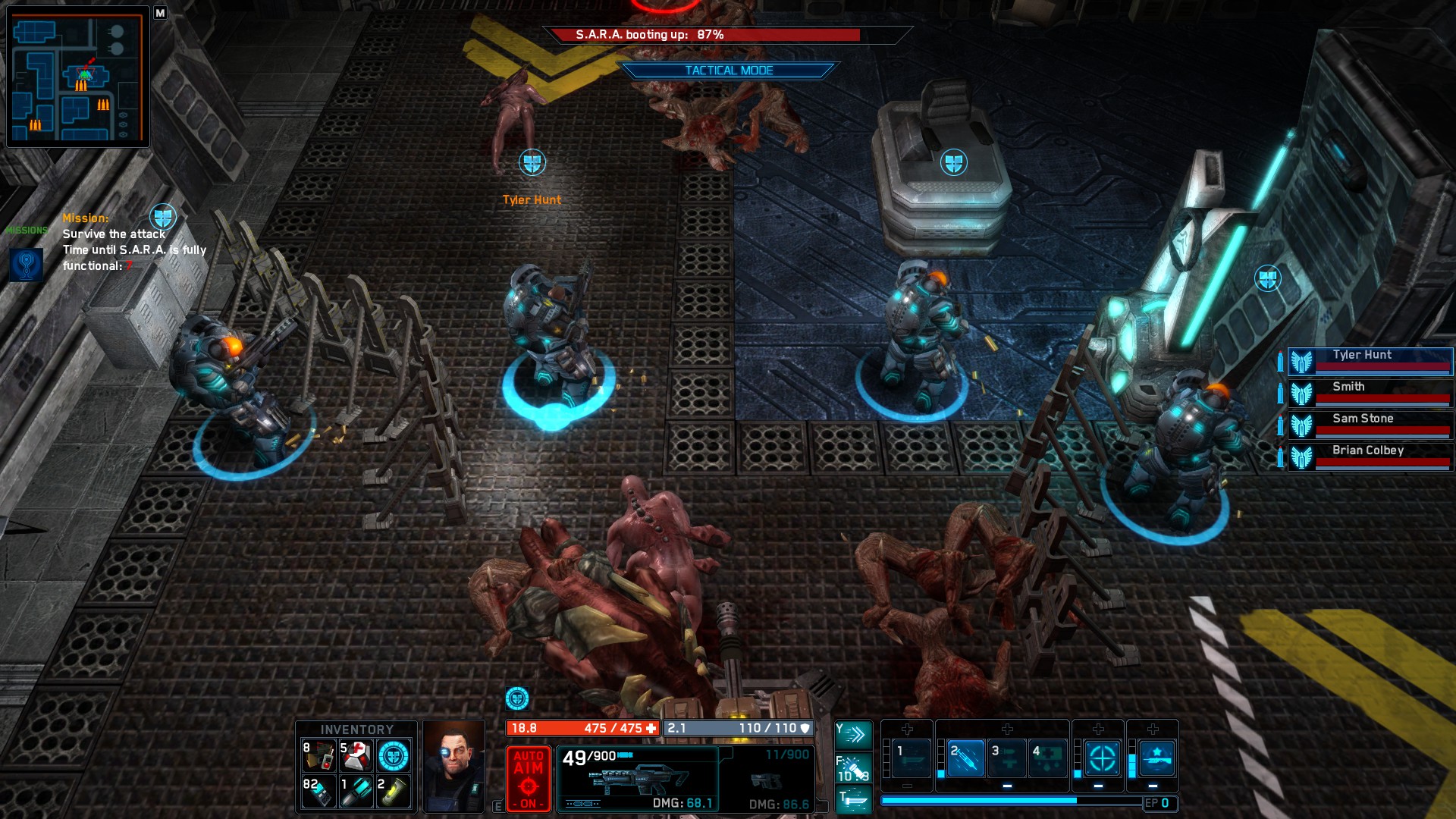
Task: Select squad member Brian Colbey
Action: click(x=1370, y=456)
